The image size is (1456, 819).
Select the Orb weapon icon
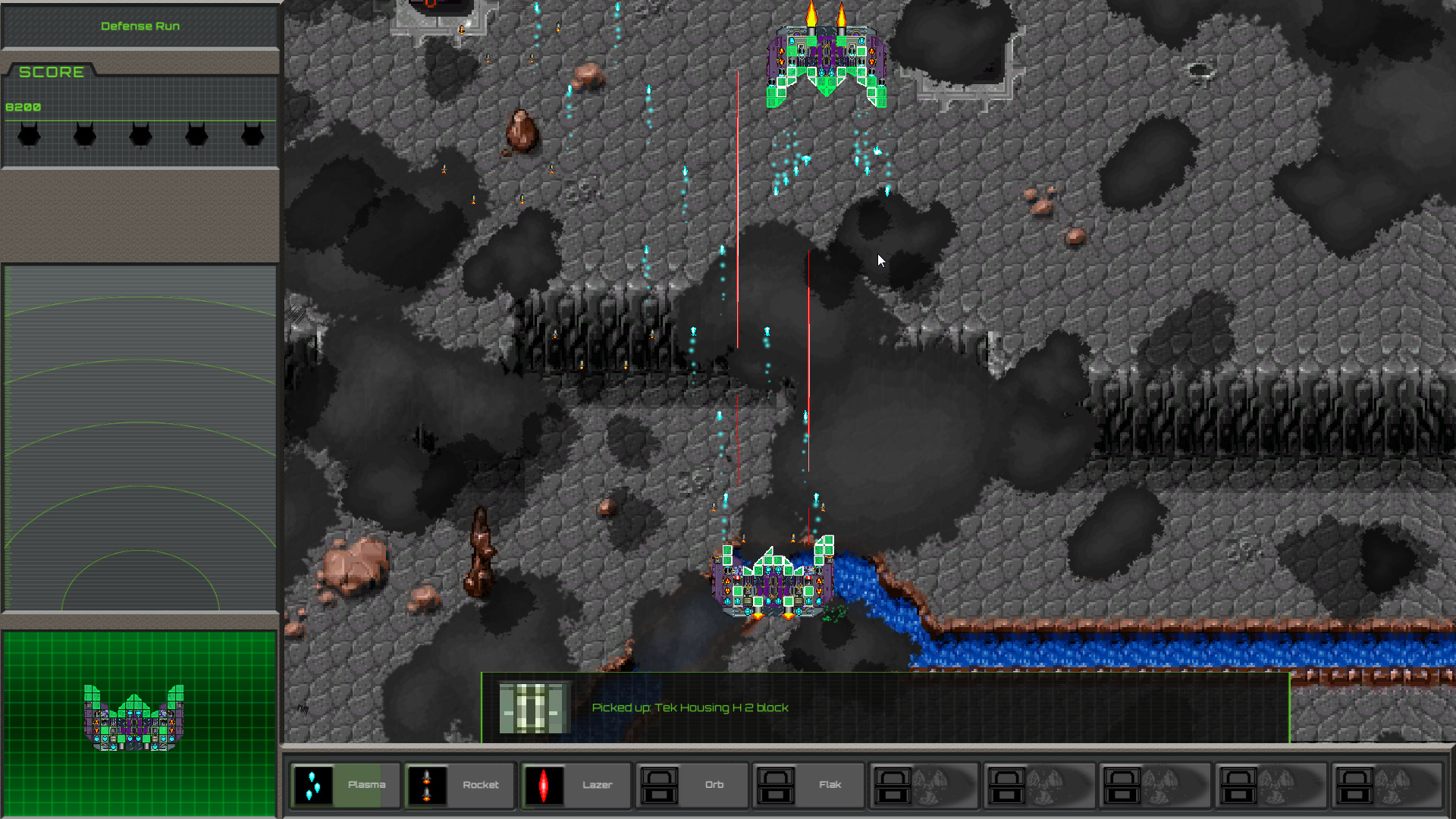point(659,785)
